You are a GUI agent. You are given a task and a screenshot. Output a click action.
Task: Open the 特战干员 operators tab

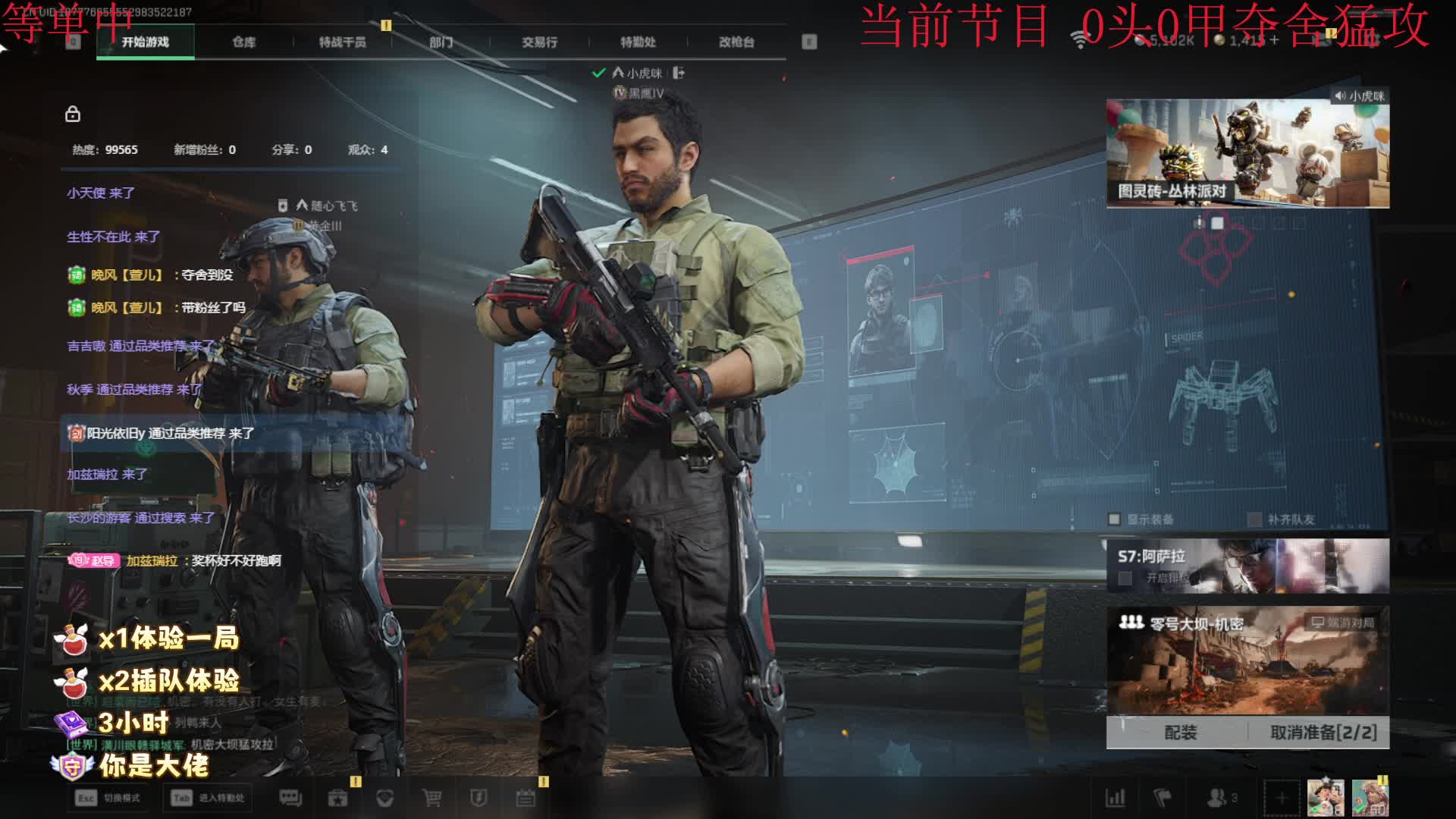tap(342, 42)
